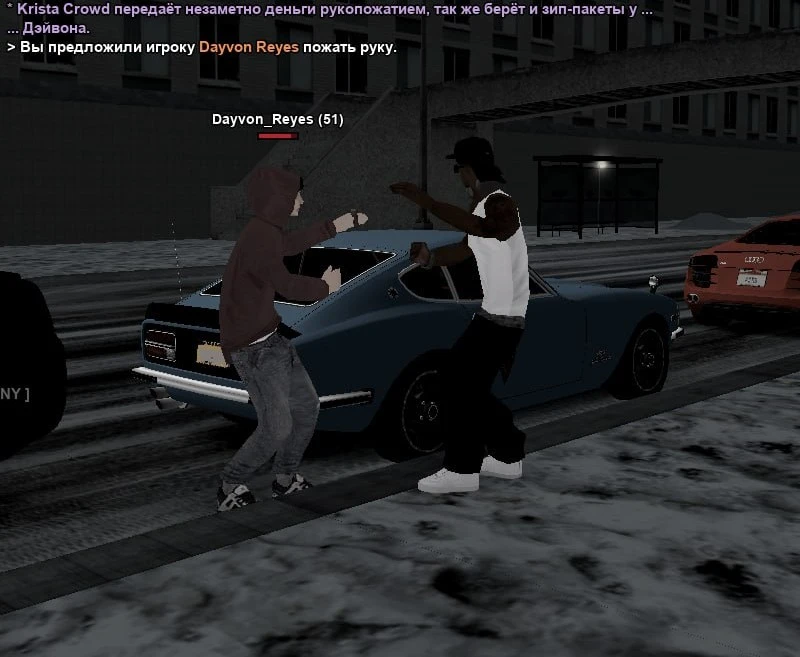Click the Dayvon_Reyes (51) player name tag
The height and width of the screenshot is (657, 800).
click(277, 120)
